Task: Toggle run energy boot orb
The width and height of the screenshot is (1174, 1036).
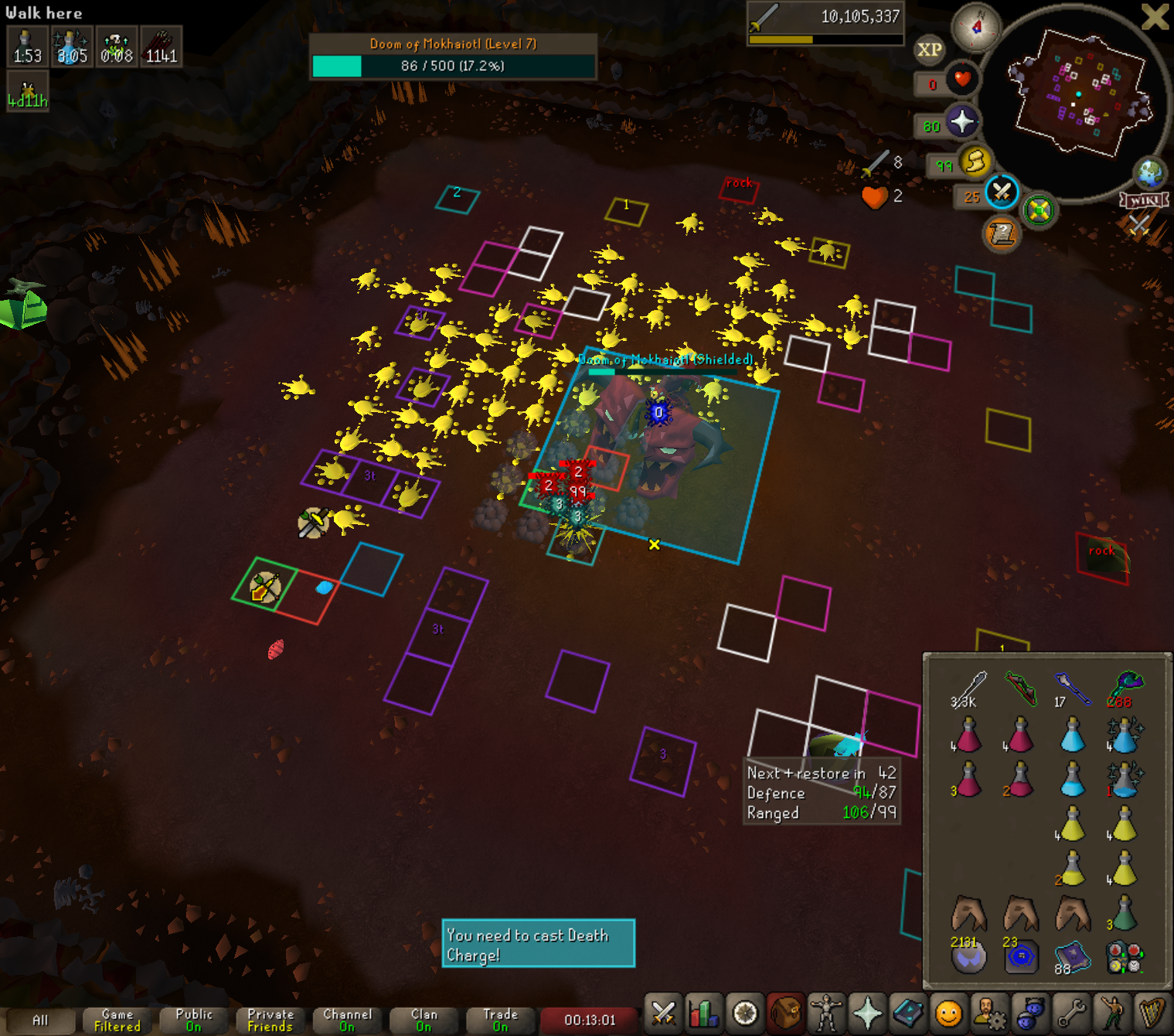Action: [975, 162]
